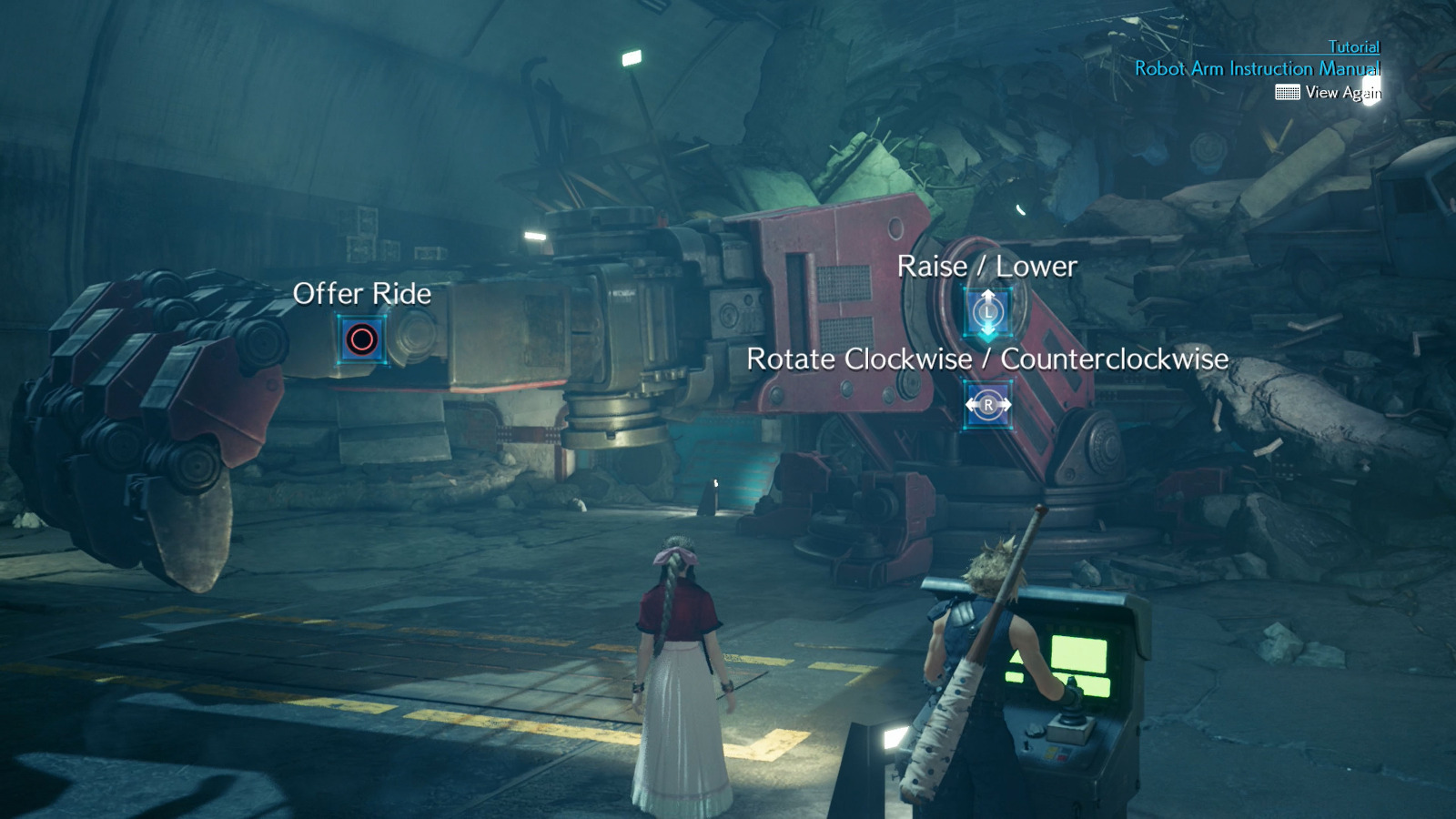Select the Tutorial label in the corner

1352,45
